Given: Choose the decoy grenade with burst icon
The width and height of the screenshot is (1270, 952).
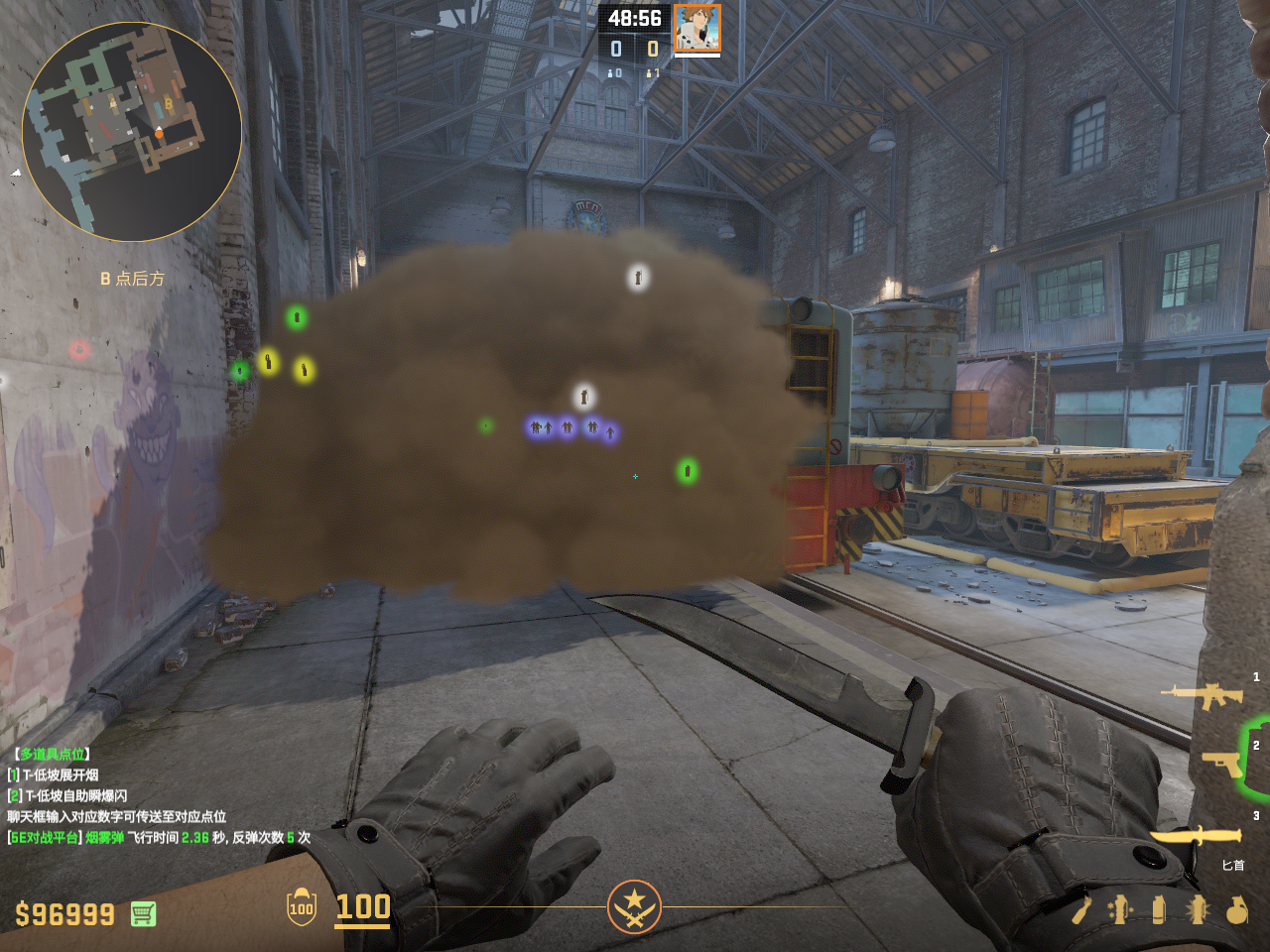Looking at the screenshot, I should click(x=1198, y=909).
